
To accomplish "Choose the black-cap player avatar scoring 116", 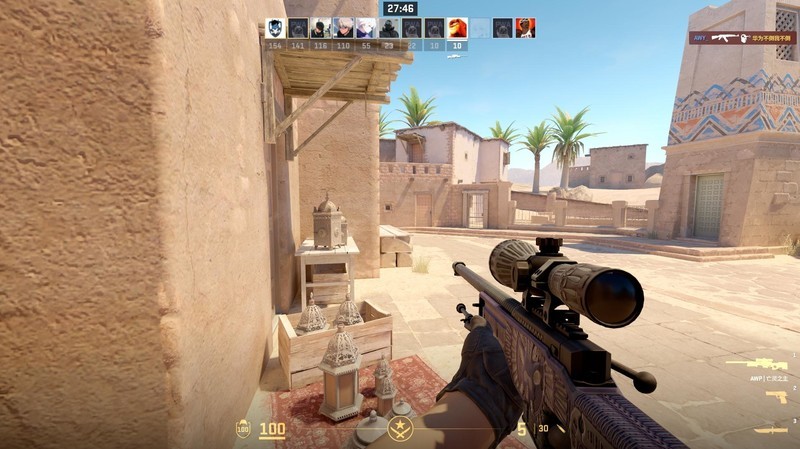I will coord(320,28).
